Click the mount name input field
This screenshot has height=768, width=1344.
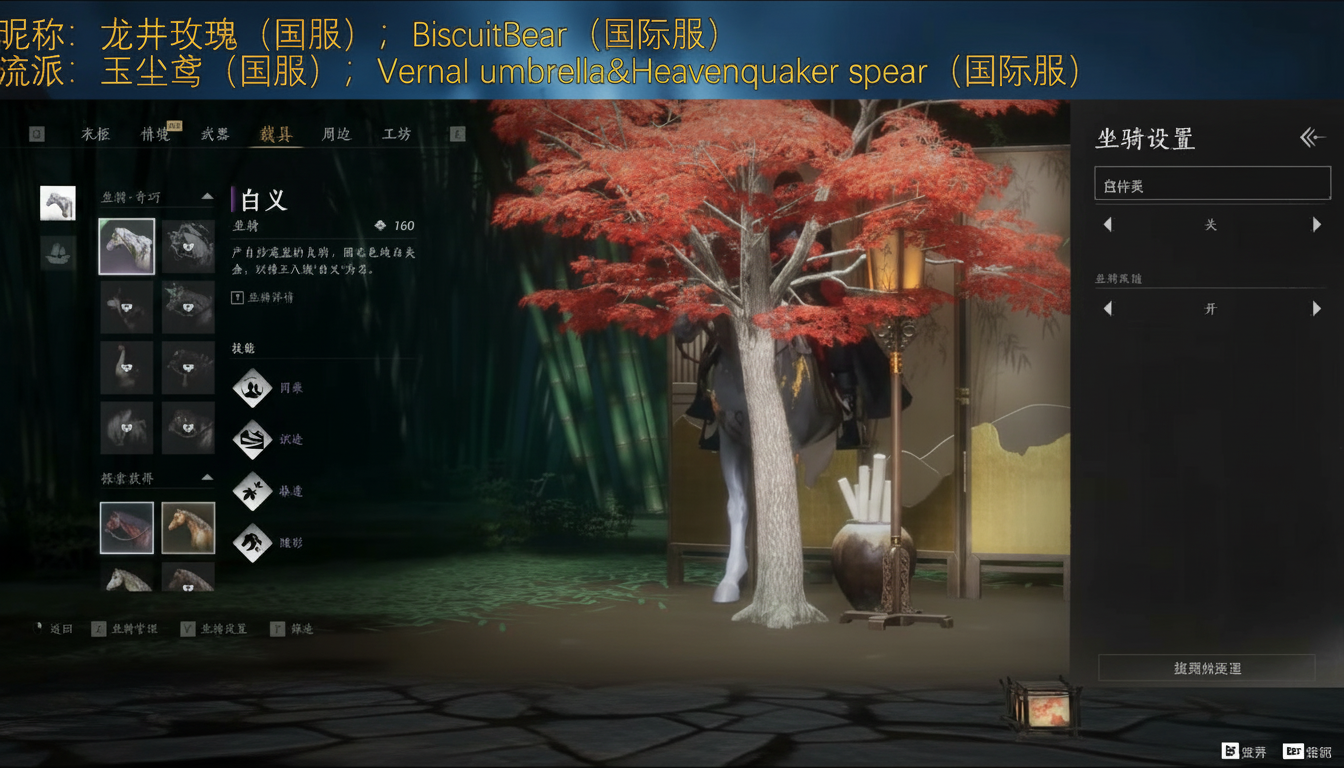pyautogui.click(x=1212, y=183)
